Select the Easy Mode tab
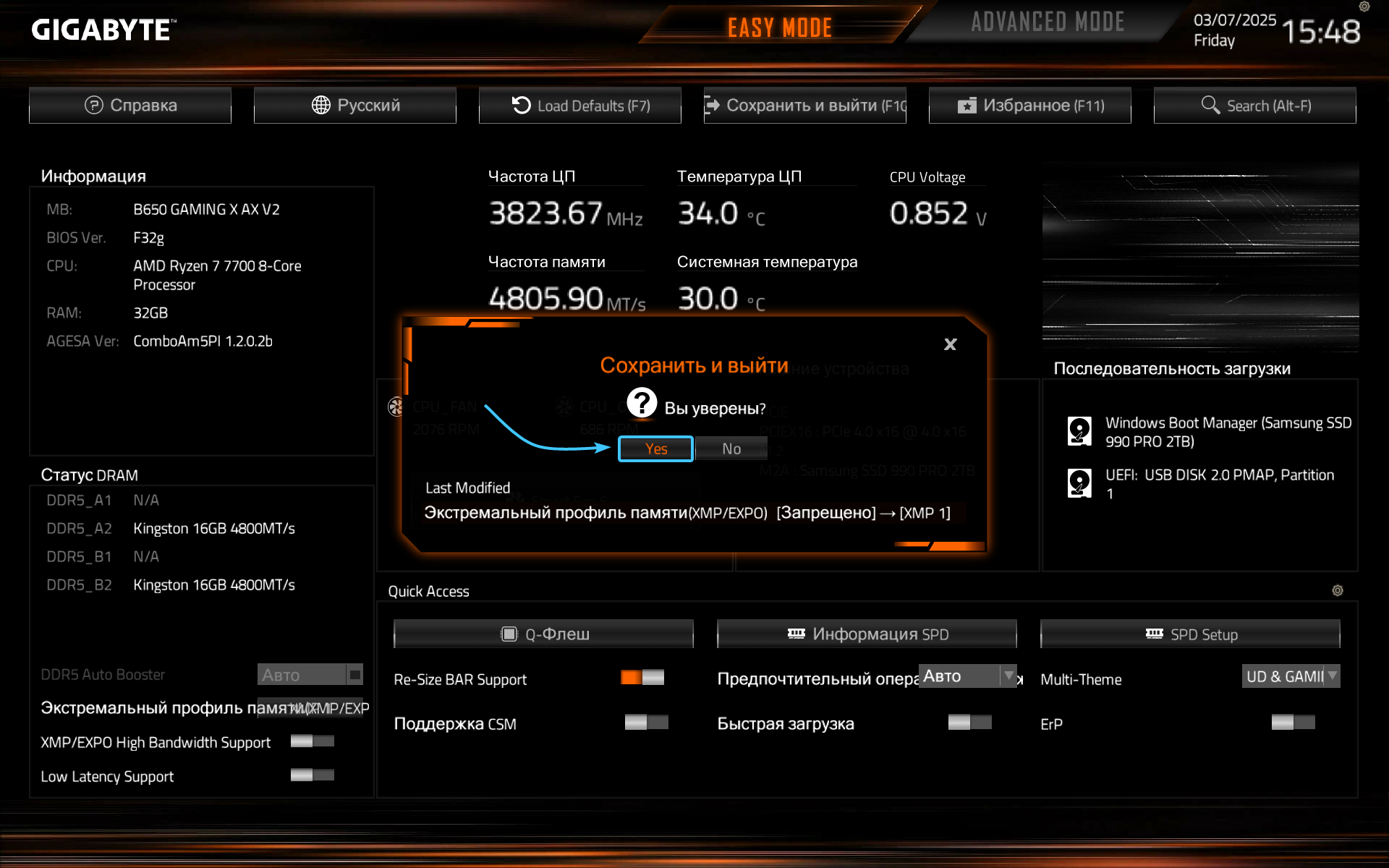 pyautogui.click(x=779, y=27)
